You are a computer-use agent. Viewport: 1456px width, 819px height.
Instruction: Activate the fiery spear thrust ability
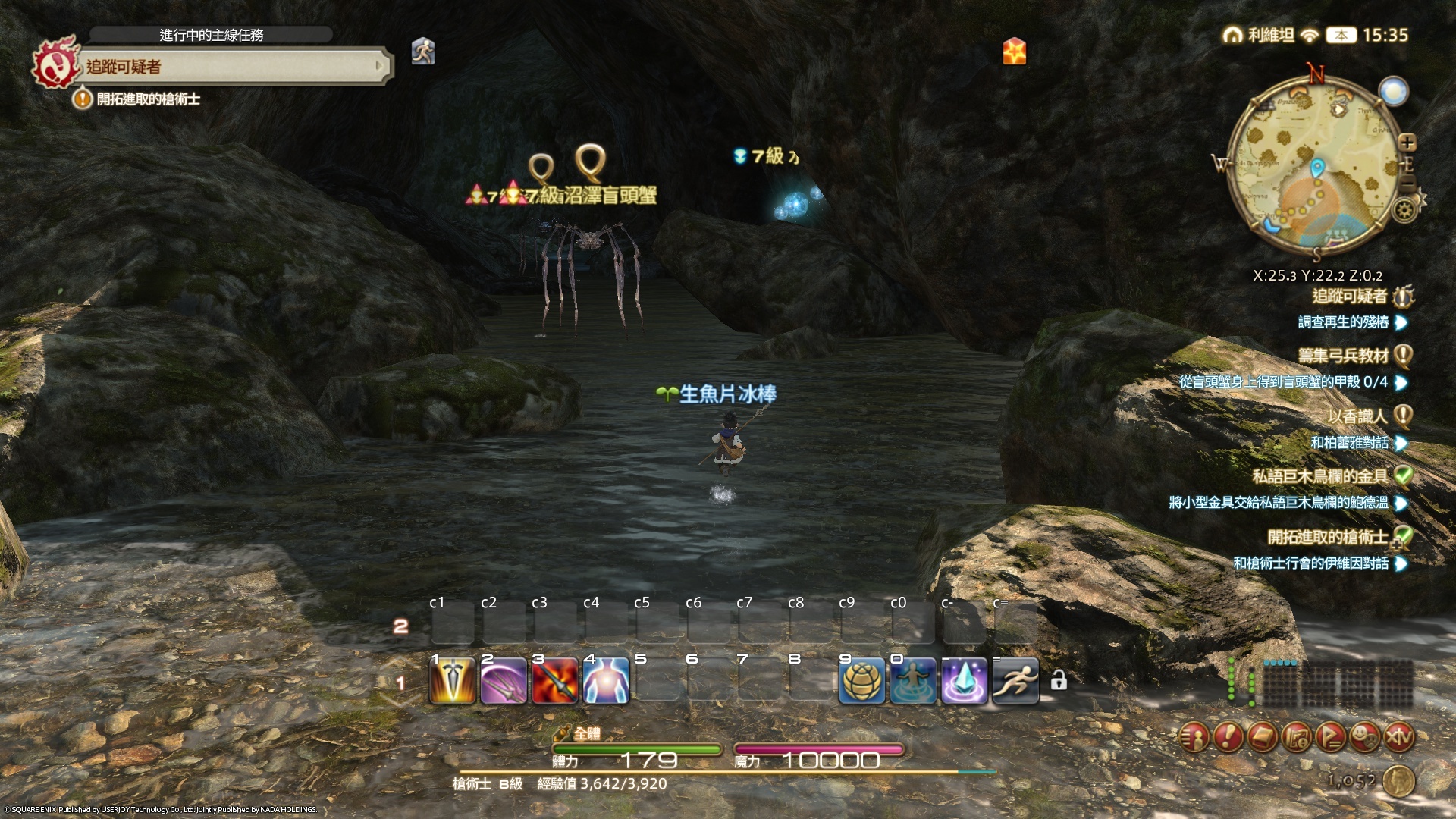(555, 681)
